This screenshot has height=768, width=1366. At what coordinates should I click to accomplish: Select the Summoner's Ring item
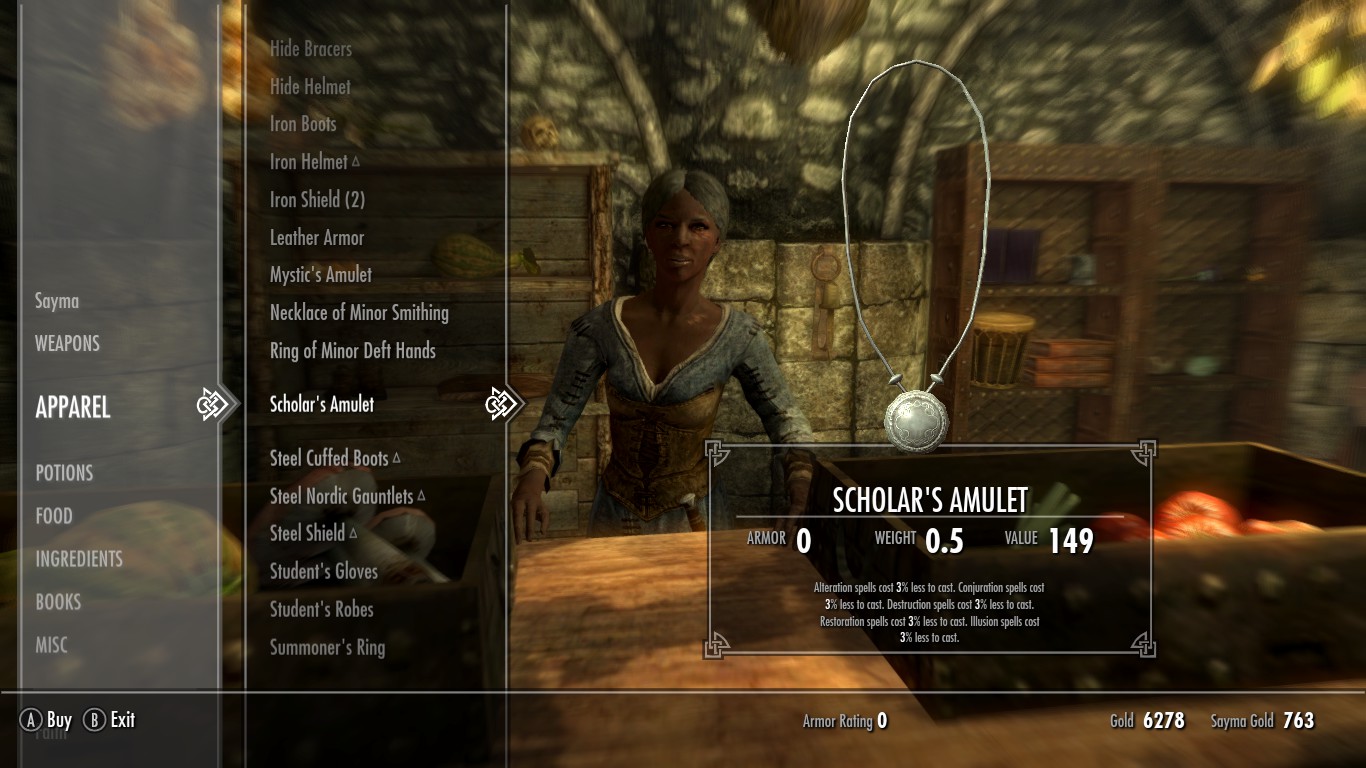(x=327, y=647)
